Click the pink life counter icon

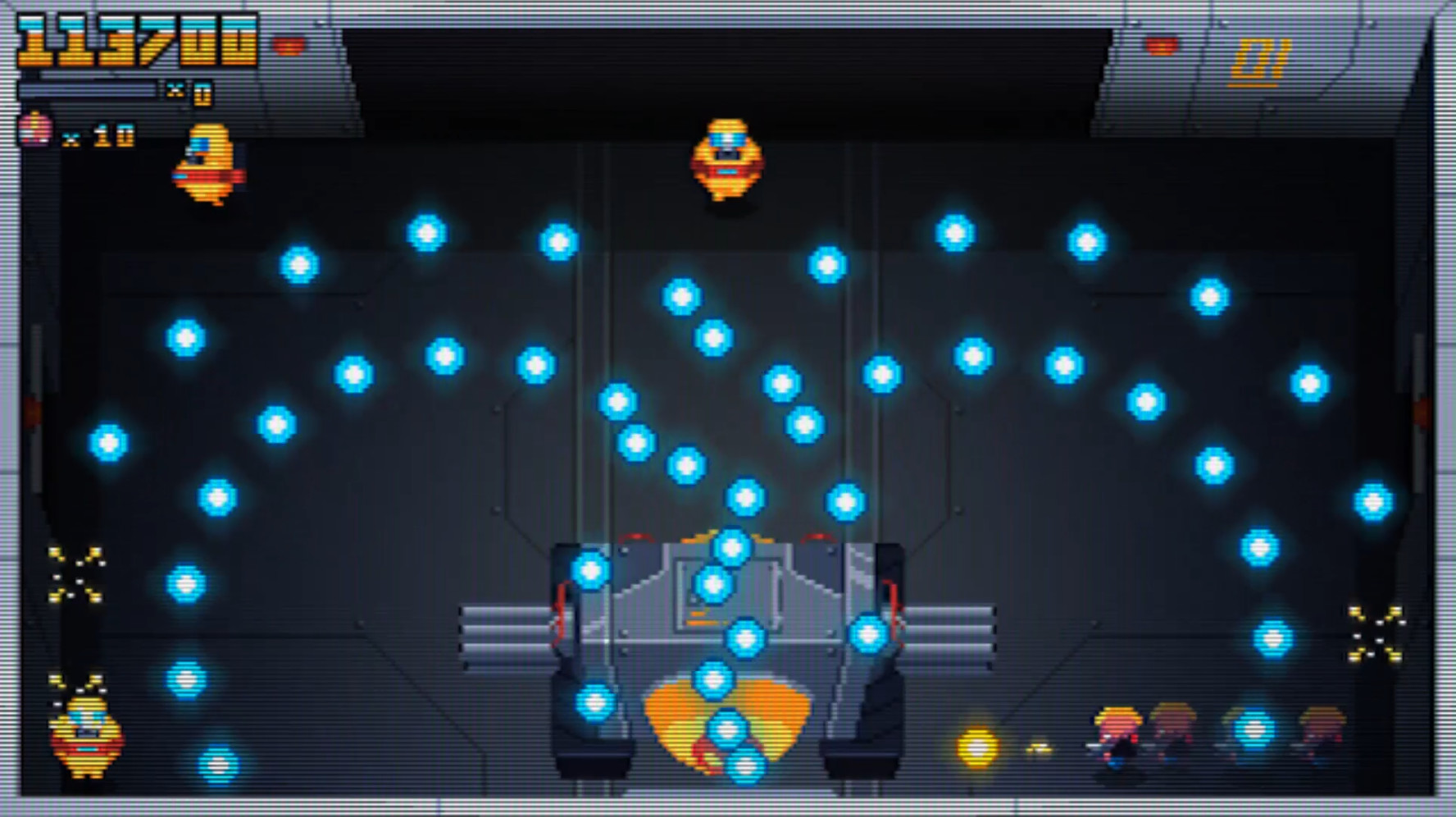pyautogui.click(x=34, y=131)
